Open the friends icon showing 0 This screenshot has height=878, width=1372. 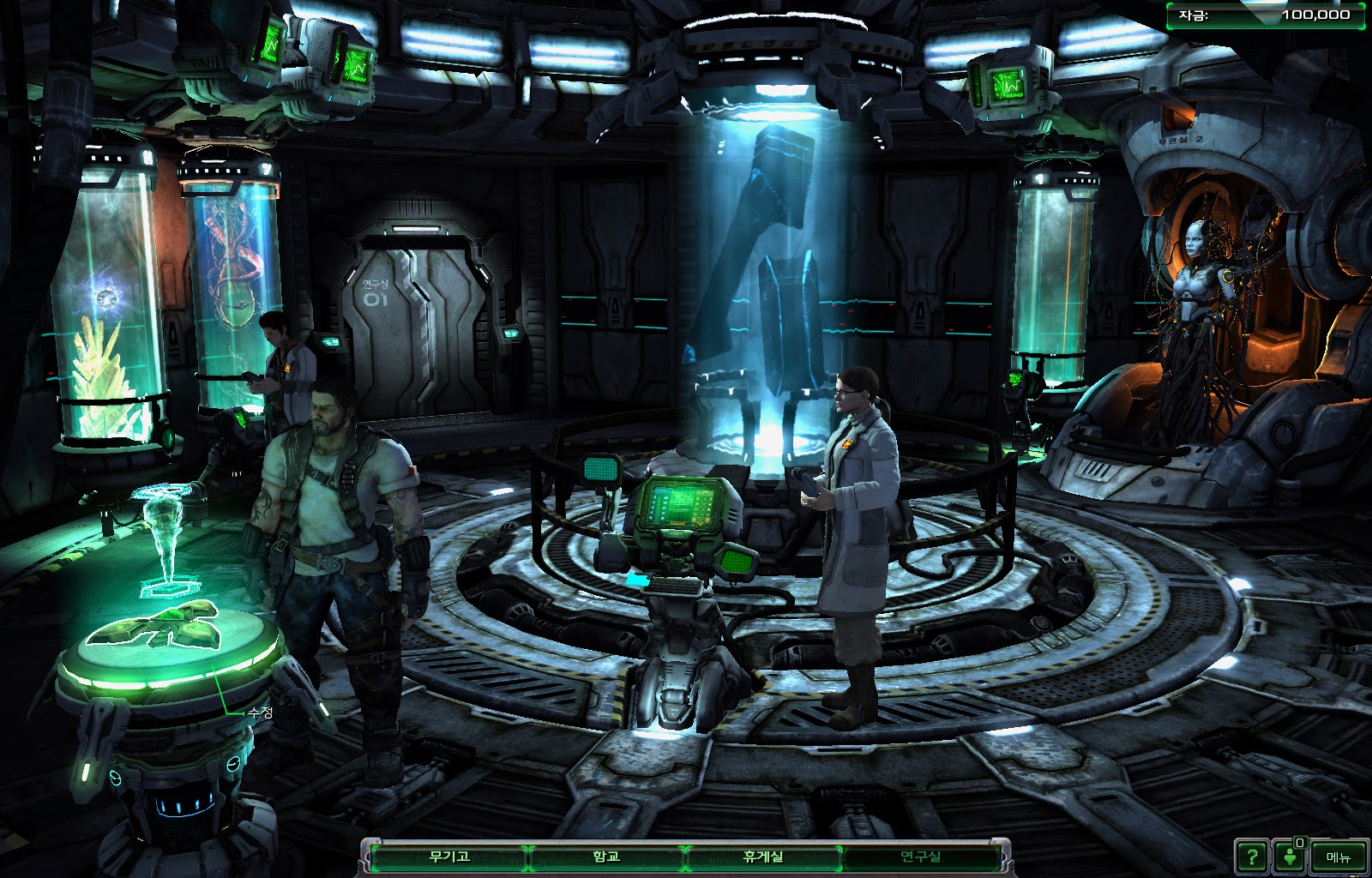coord(1291,857)
